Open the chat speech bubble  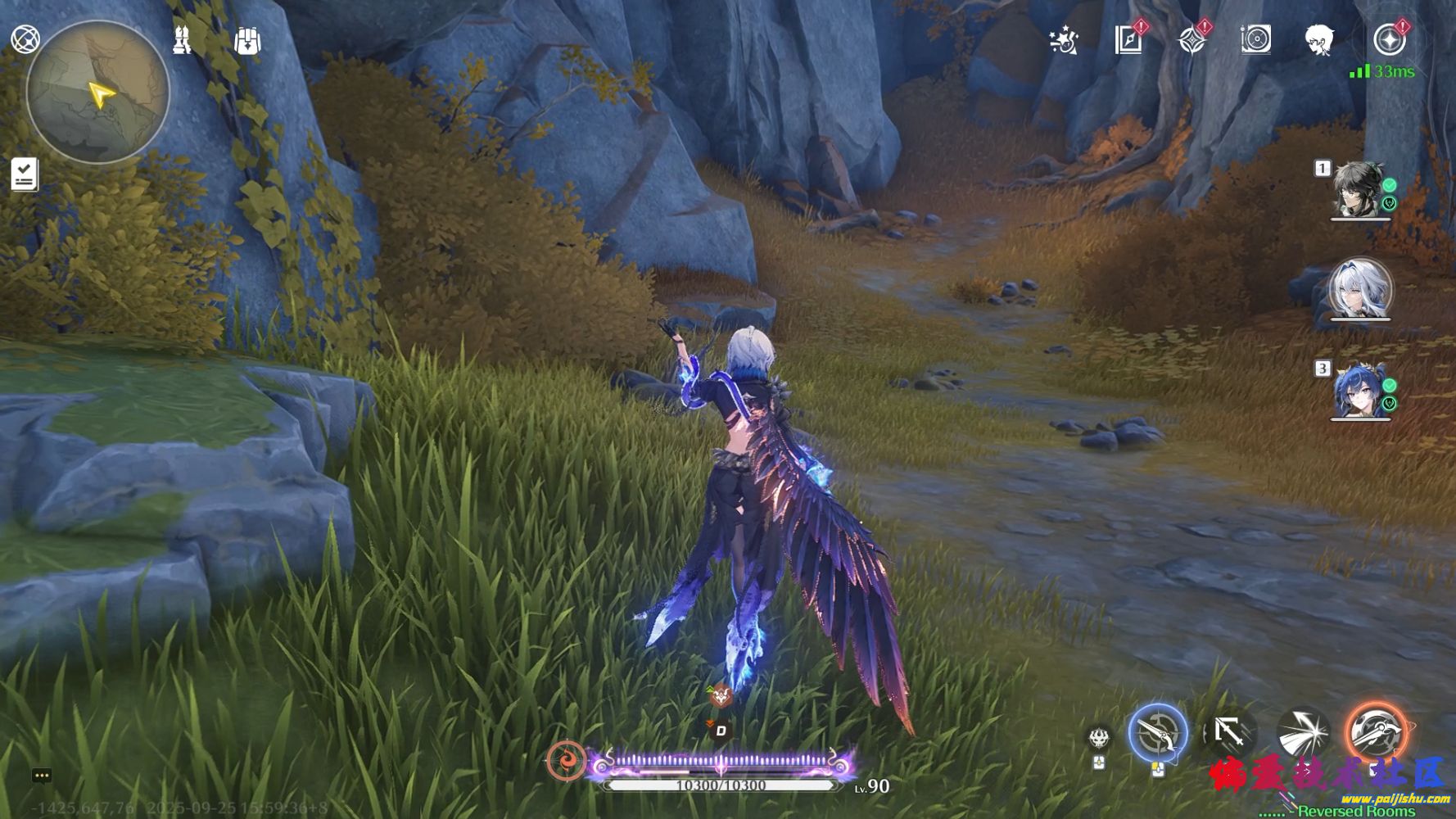click(x=42, y=776)
